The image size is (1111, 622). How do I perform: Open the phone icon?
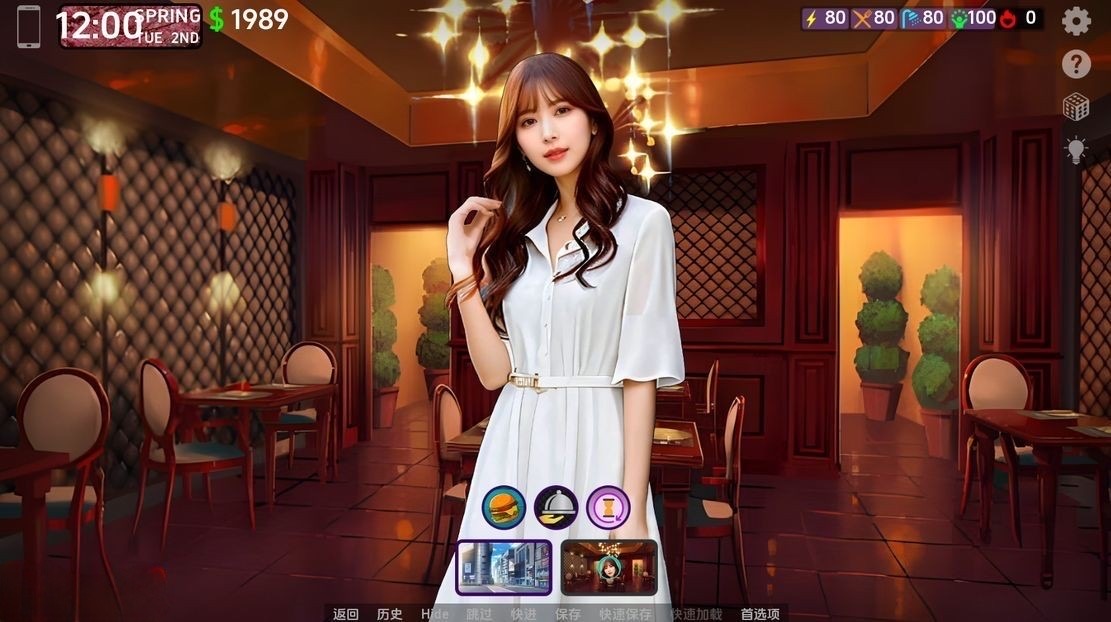click(29, 25)
